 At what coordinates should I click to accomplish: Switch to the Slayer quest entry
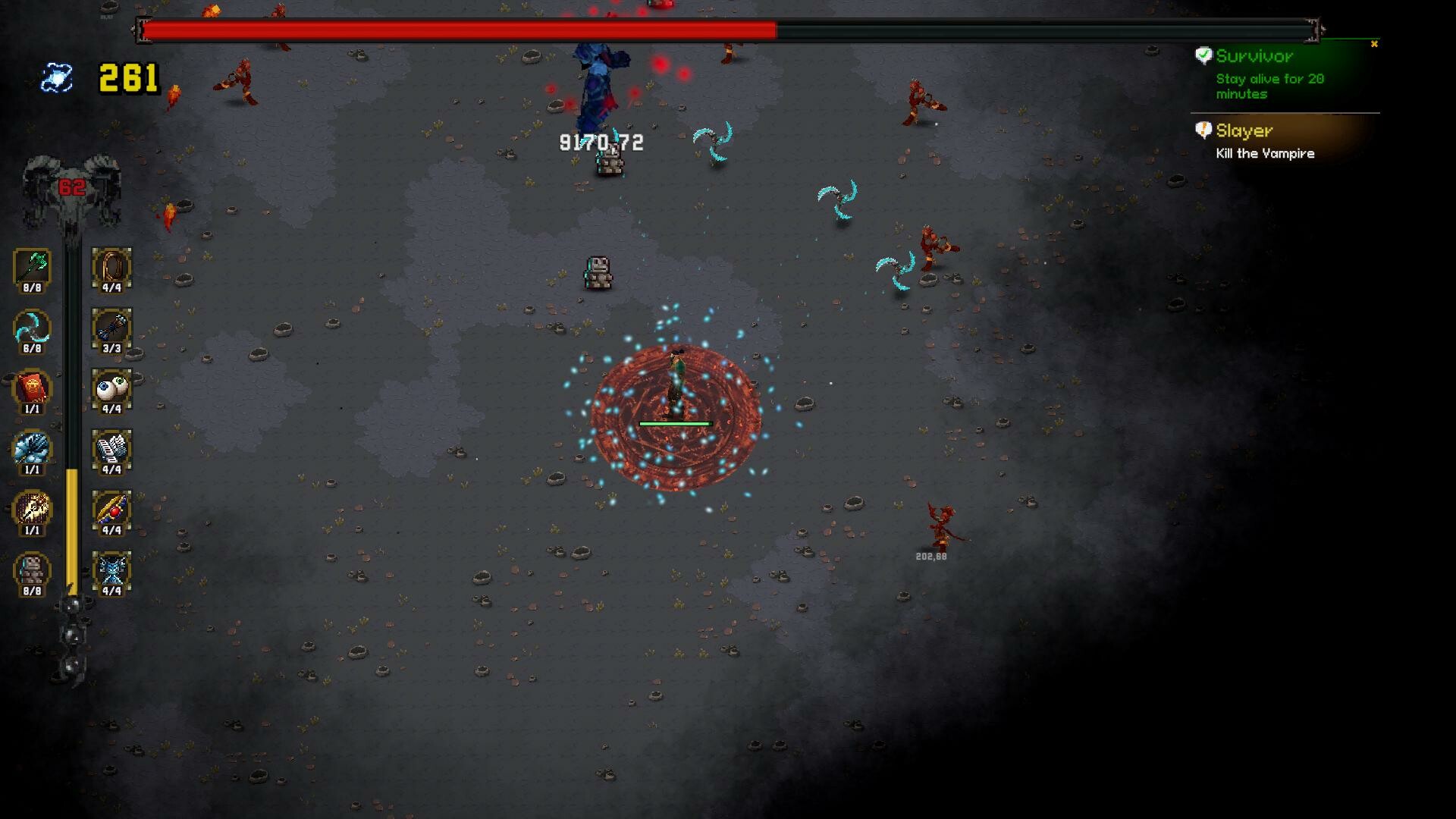(x=1245, y=130)
